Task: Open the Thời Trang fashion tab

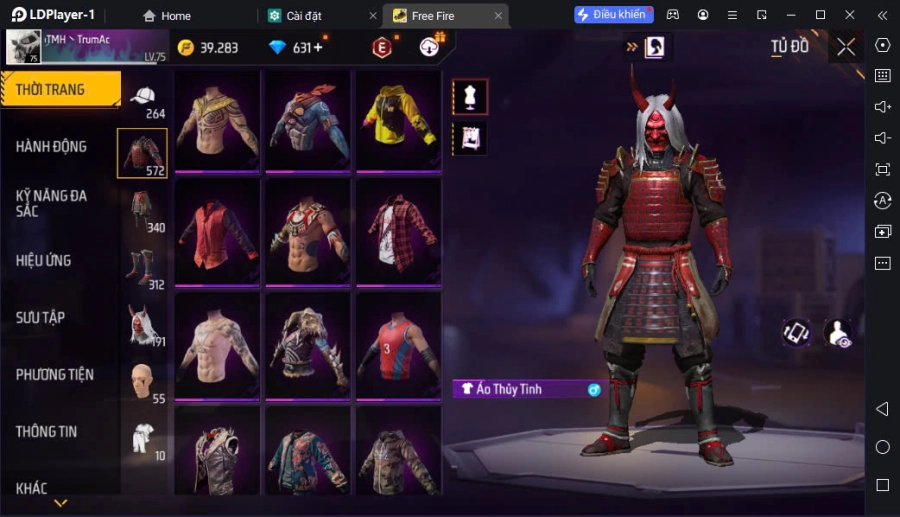Action: pos(60,90)
